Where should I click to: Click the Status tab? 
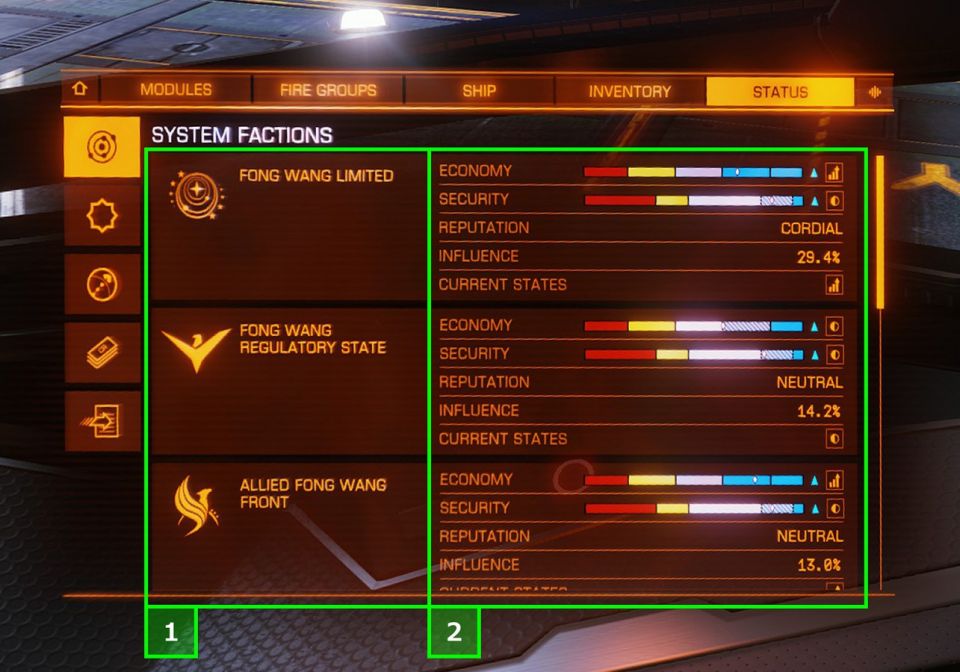(x=780, y=91)
